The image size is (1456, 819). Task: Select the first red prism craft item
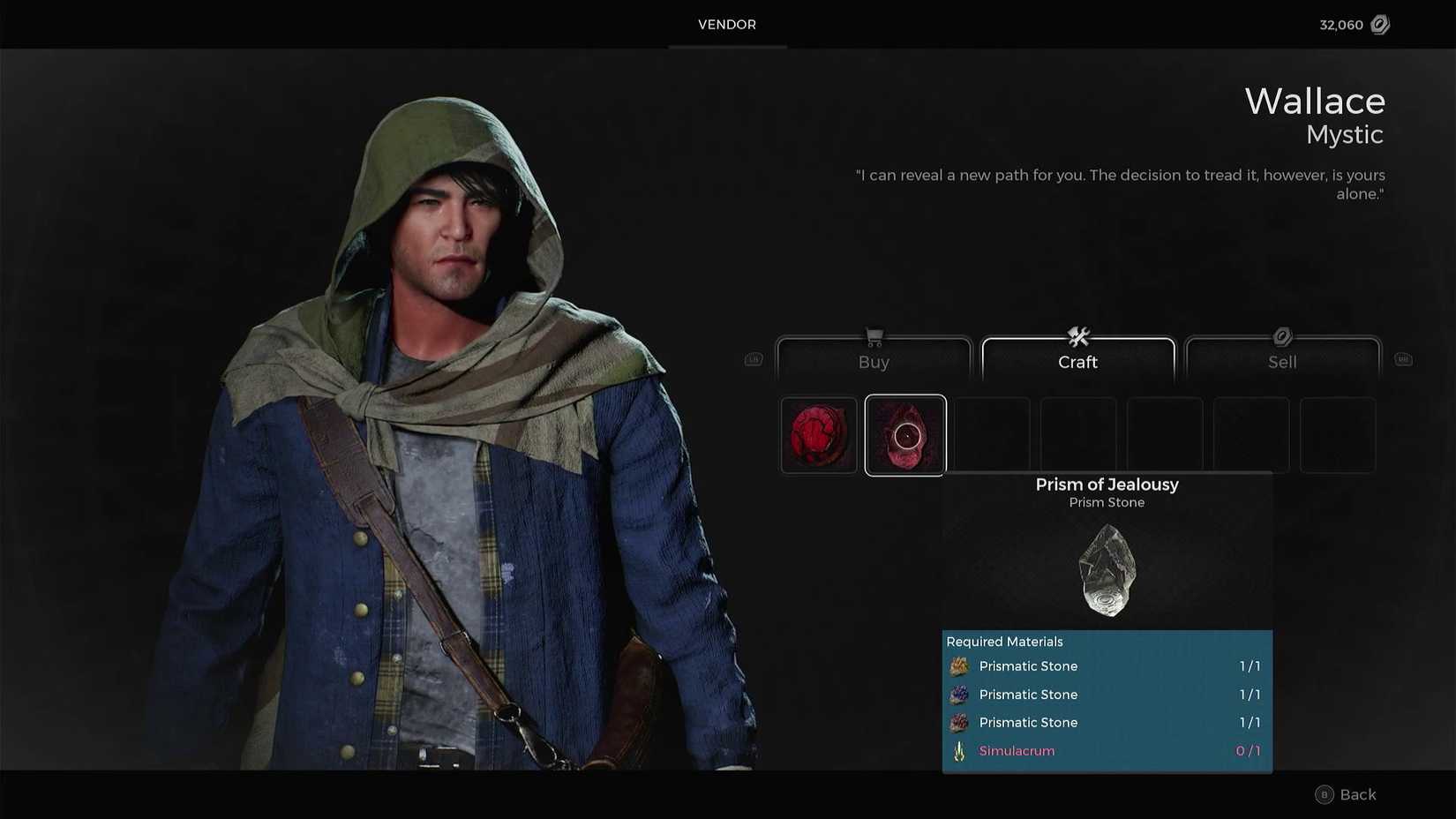(818, 434)
